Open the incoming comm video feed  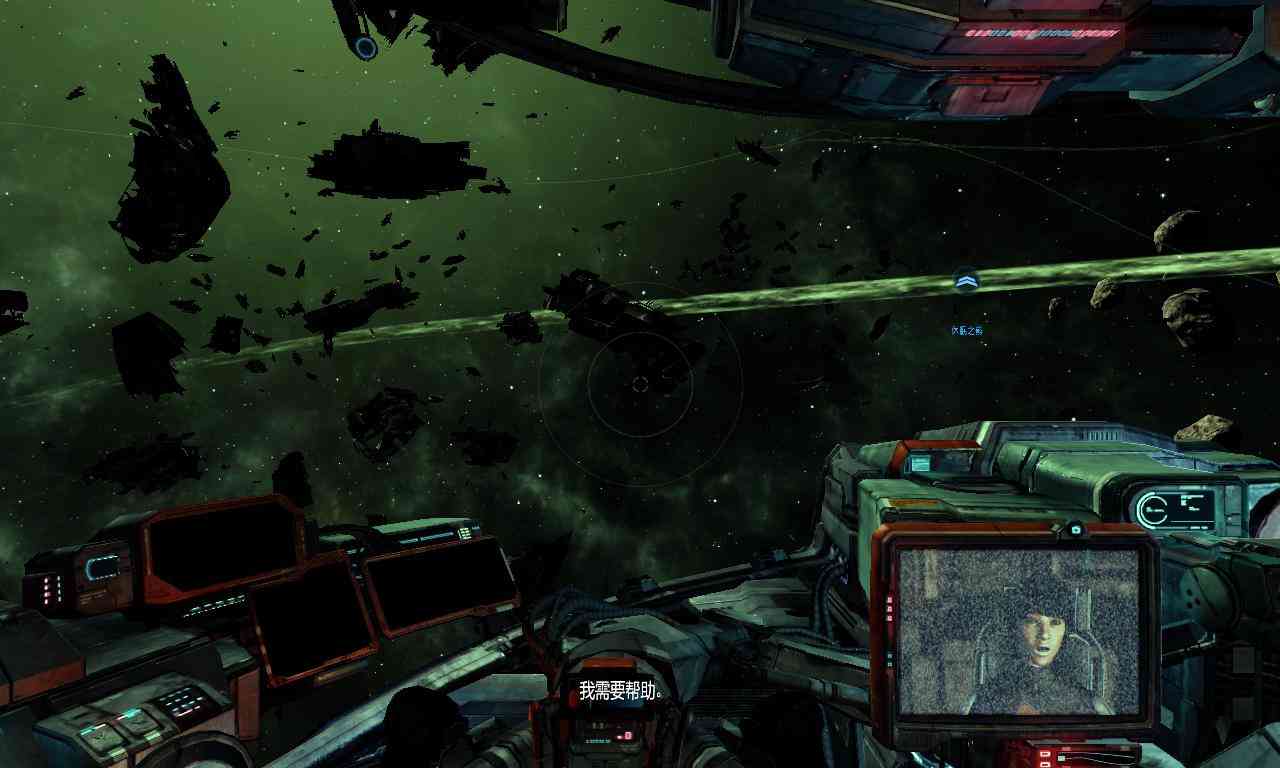coord(1017,631)
